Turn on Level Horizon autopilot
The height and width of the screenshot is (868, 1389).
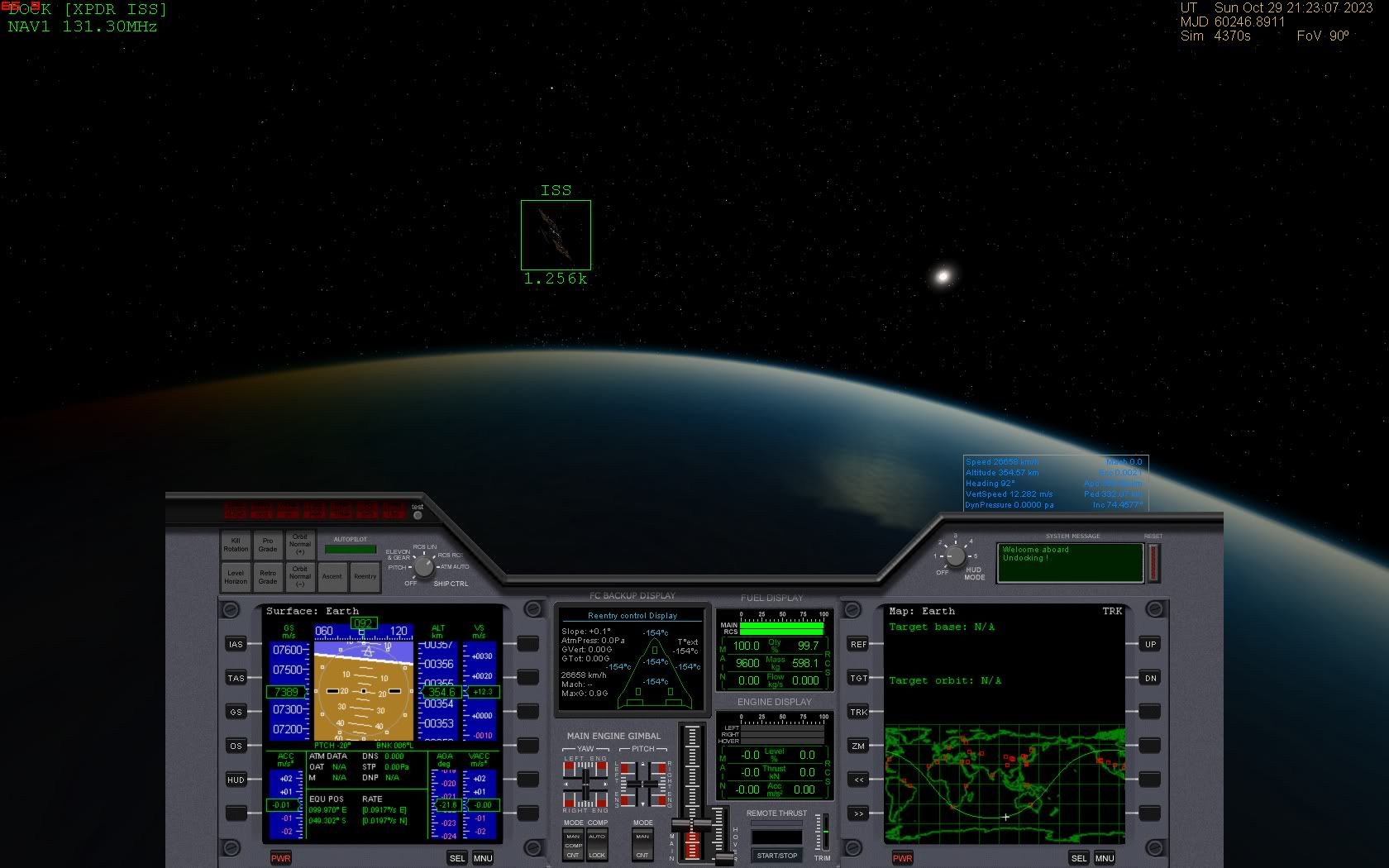pyautogui.click(x=236, y=576)
